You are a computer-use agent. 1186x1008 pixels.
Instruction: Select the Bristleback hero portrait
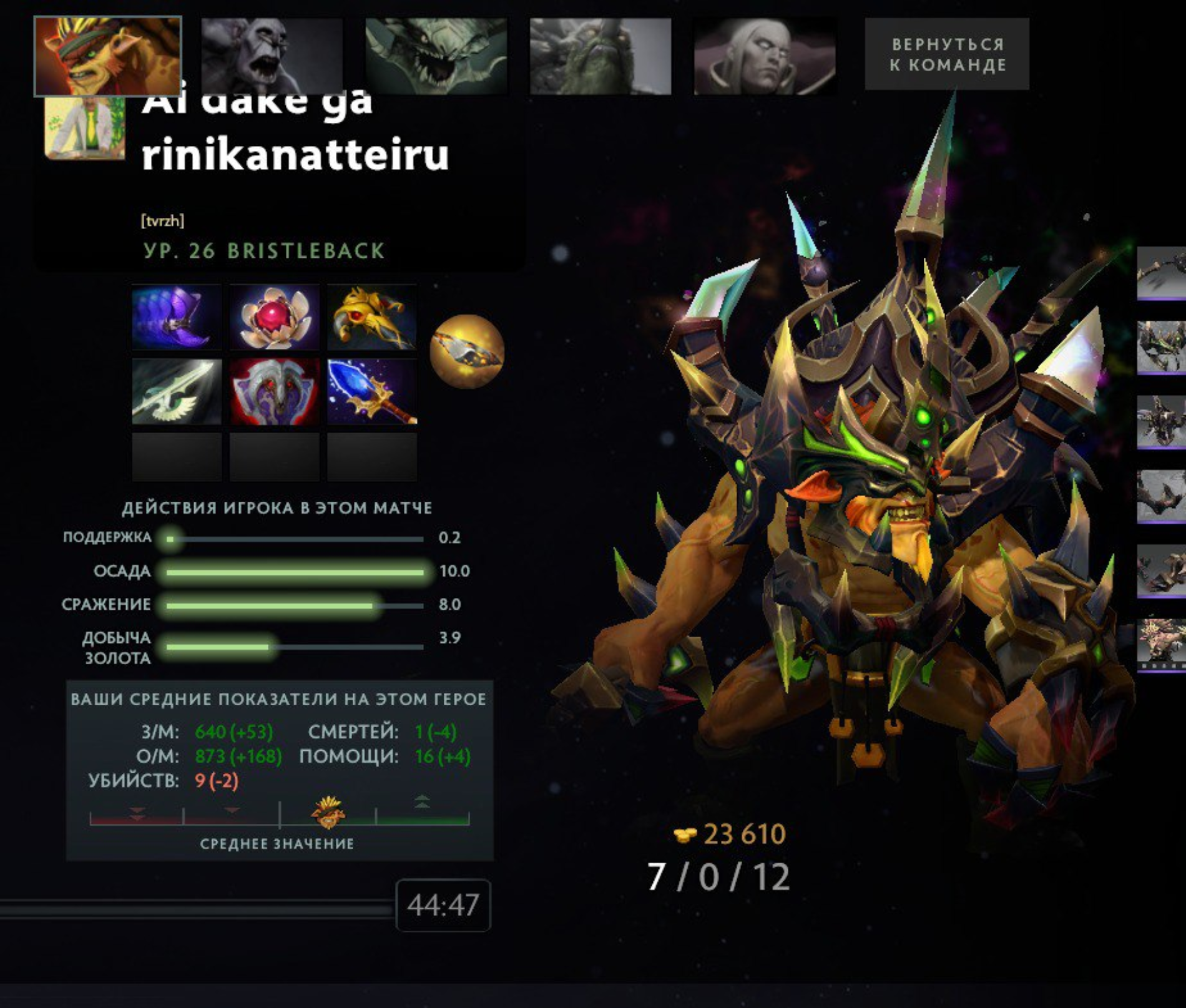tap(107, 56)
